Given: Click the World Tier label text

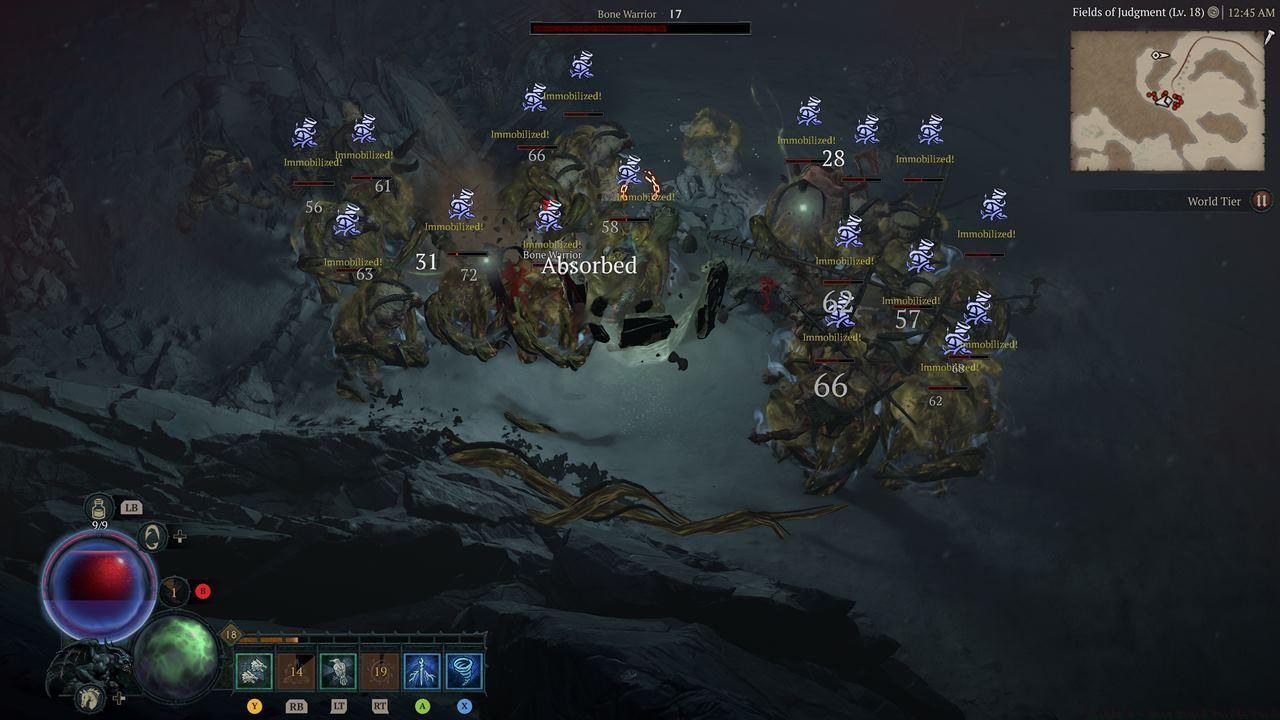Looking at the screenshot, I should click(x=1216, y=201).
